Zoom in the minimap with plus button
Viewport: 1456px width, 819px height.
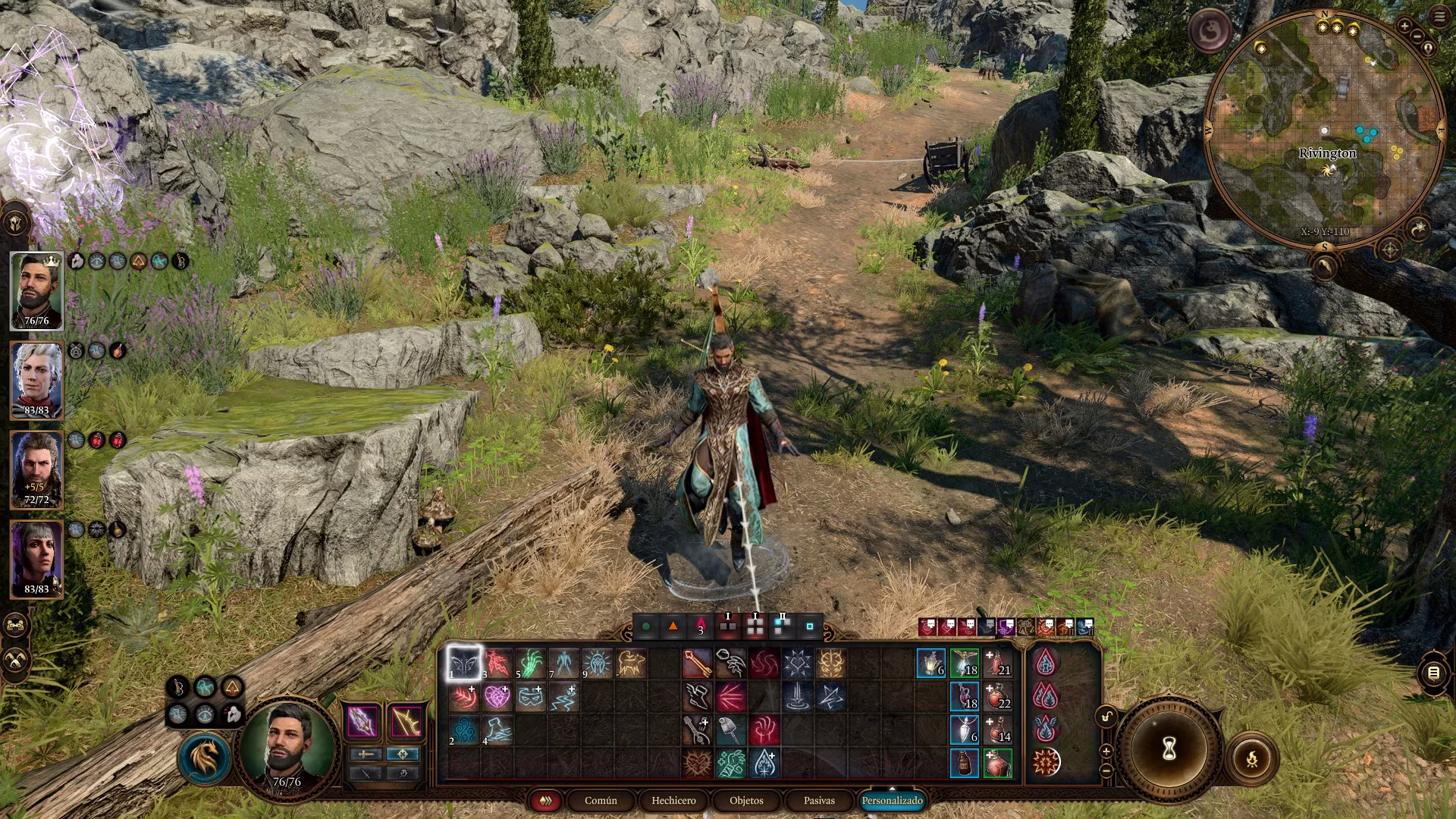1404,27
